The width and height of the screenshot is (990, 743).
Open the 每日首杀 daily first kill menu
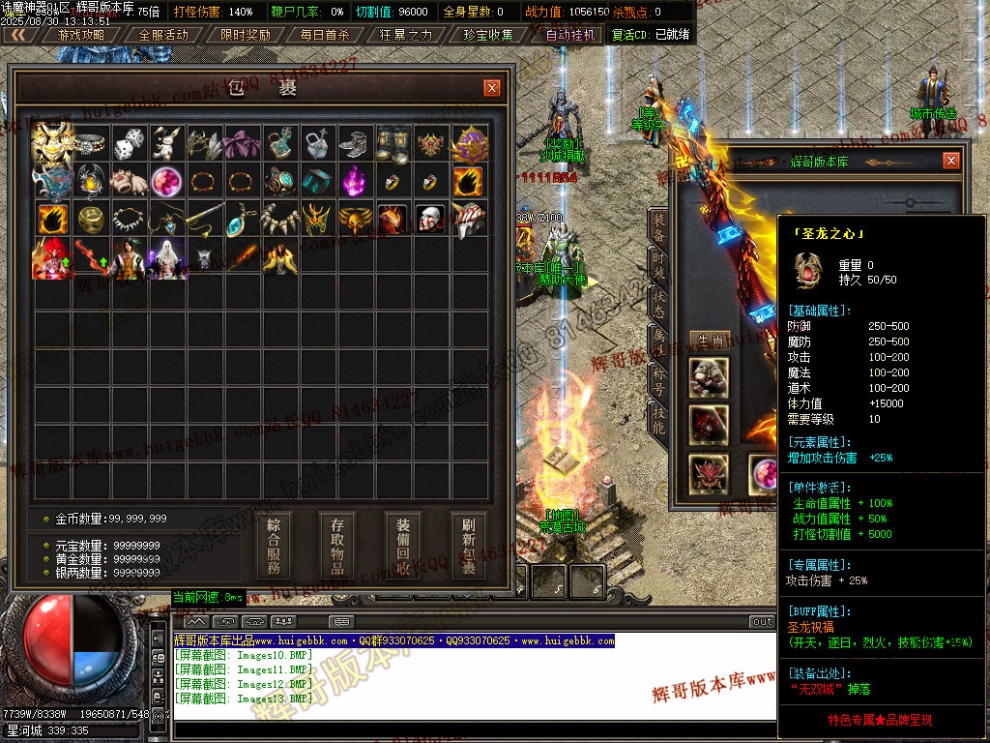[325, 34]
